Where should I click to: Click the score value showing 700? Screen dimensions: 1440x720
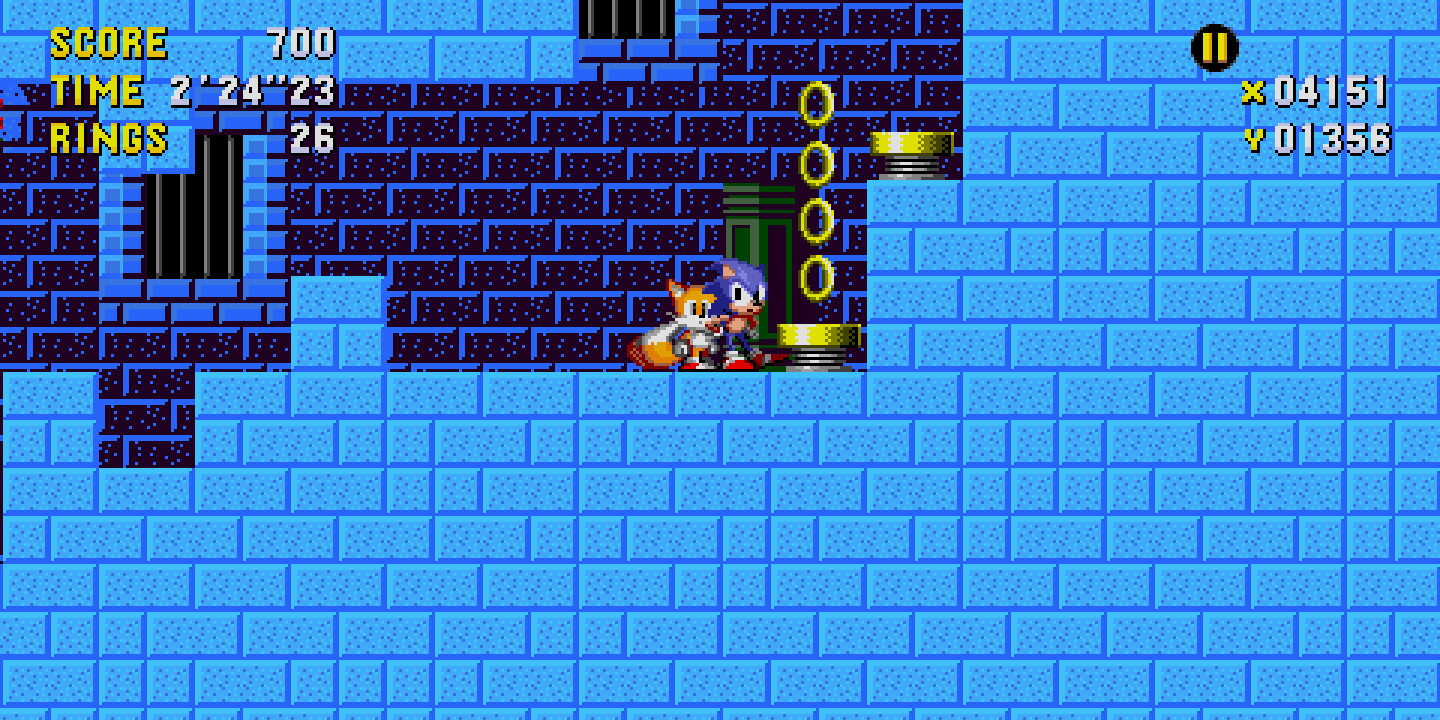pos(300,42)
